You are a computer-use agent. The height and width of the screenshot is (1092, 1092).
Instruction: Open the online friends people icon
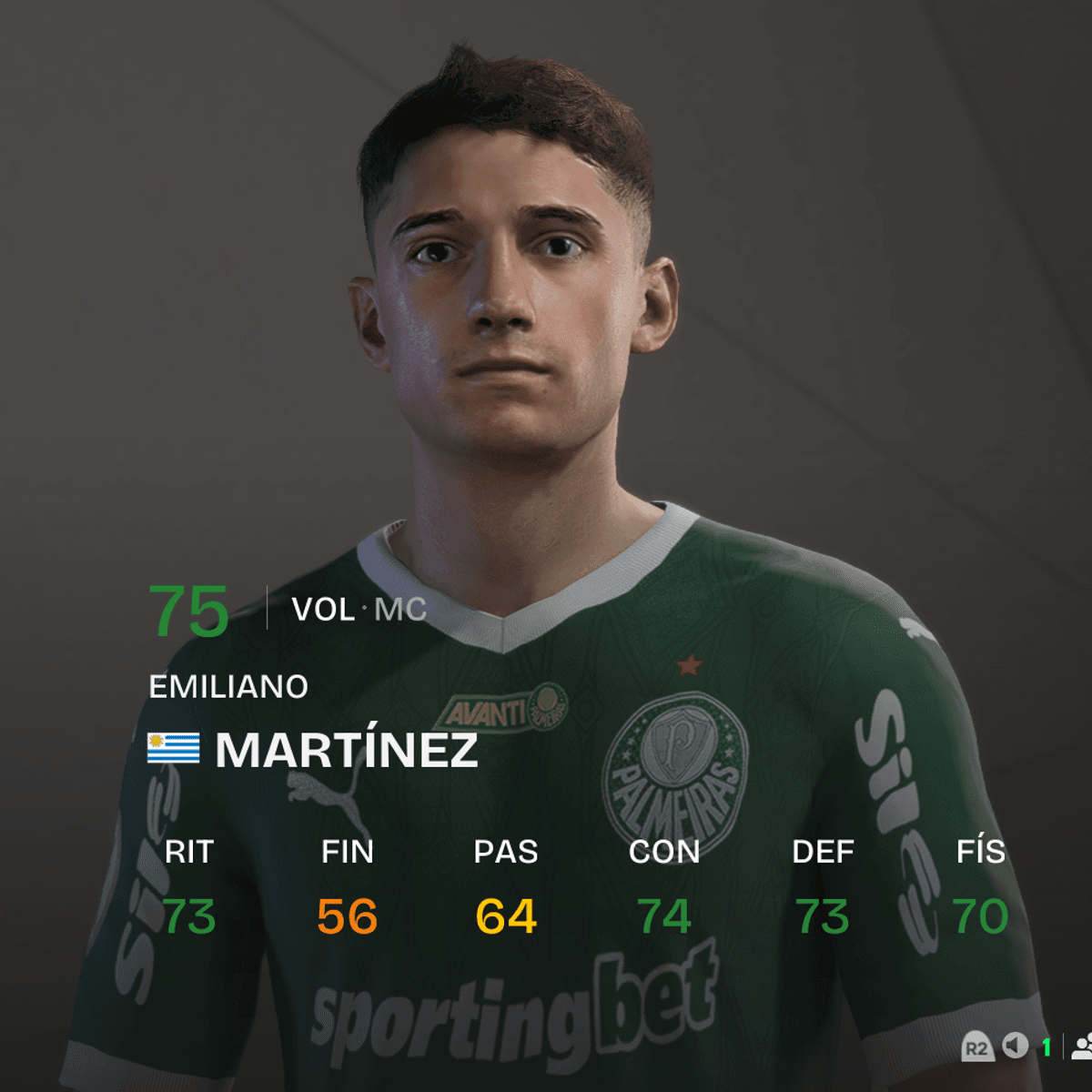point(1082,1046)
